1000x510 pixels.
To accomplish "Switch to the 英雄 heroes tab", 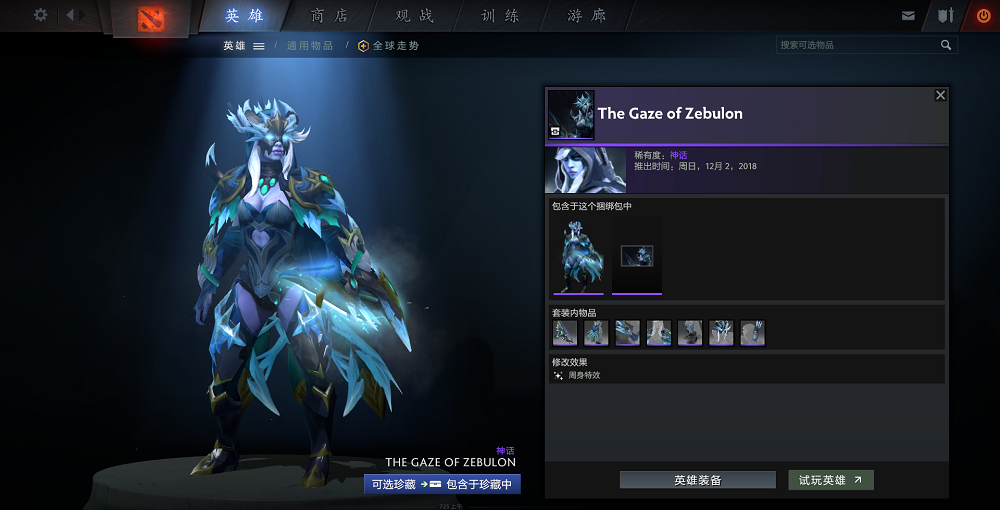I will tap(245, 16).
